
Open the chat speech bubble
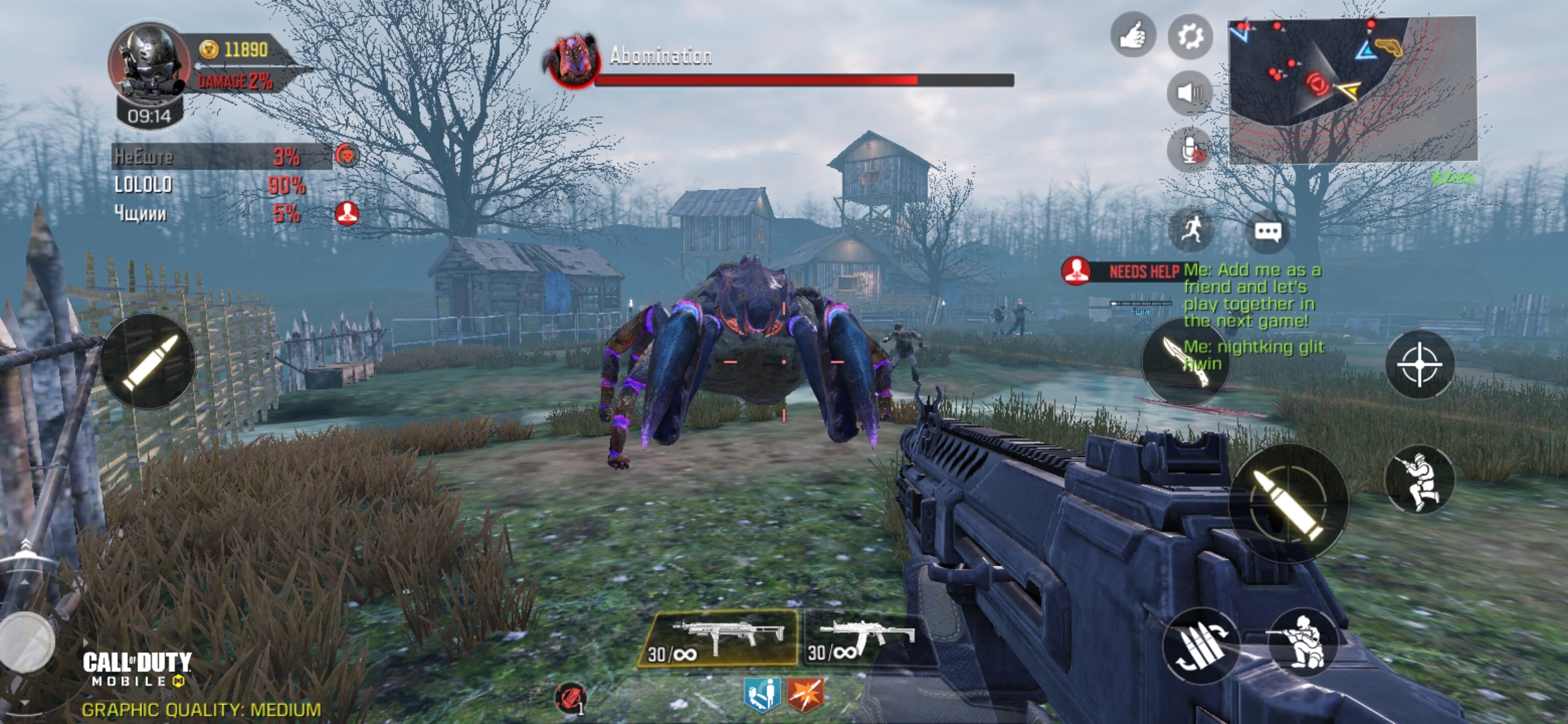point(1267,232)
